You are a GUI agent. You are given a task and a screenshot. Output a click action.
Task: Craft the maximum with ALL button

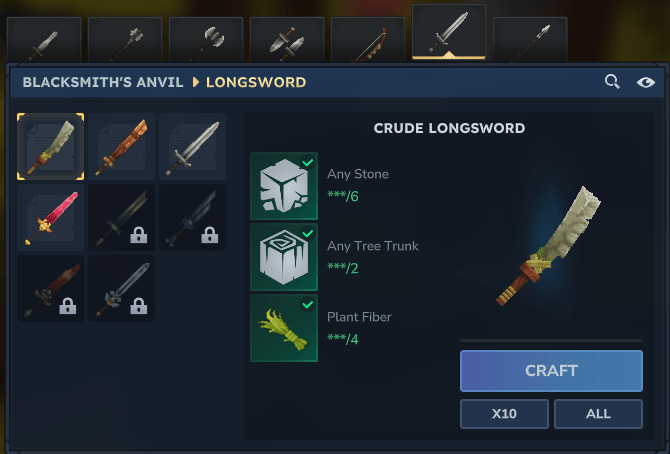(x=598, y=413)
